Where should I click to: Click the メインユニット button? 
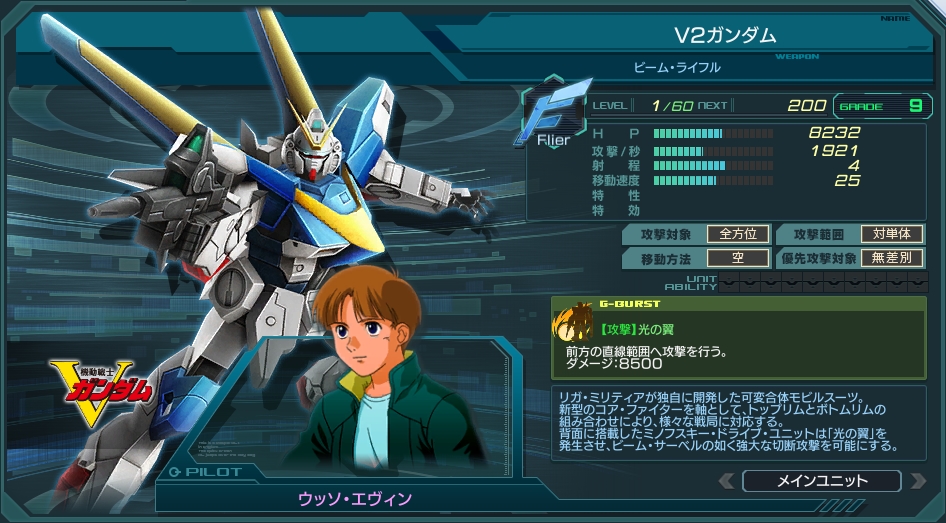[x=821, y=481]
